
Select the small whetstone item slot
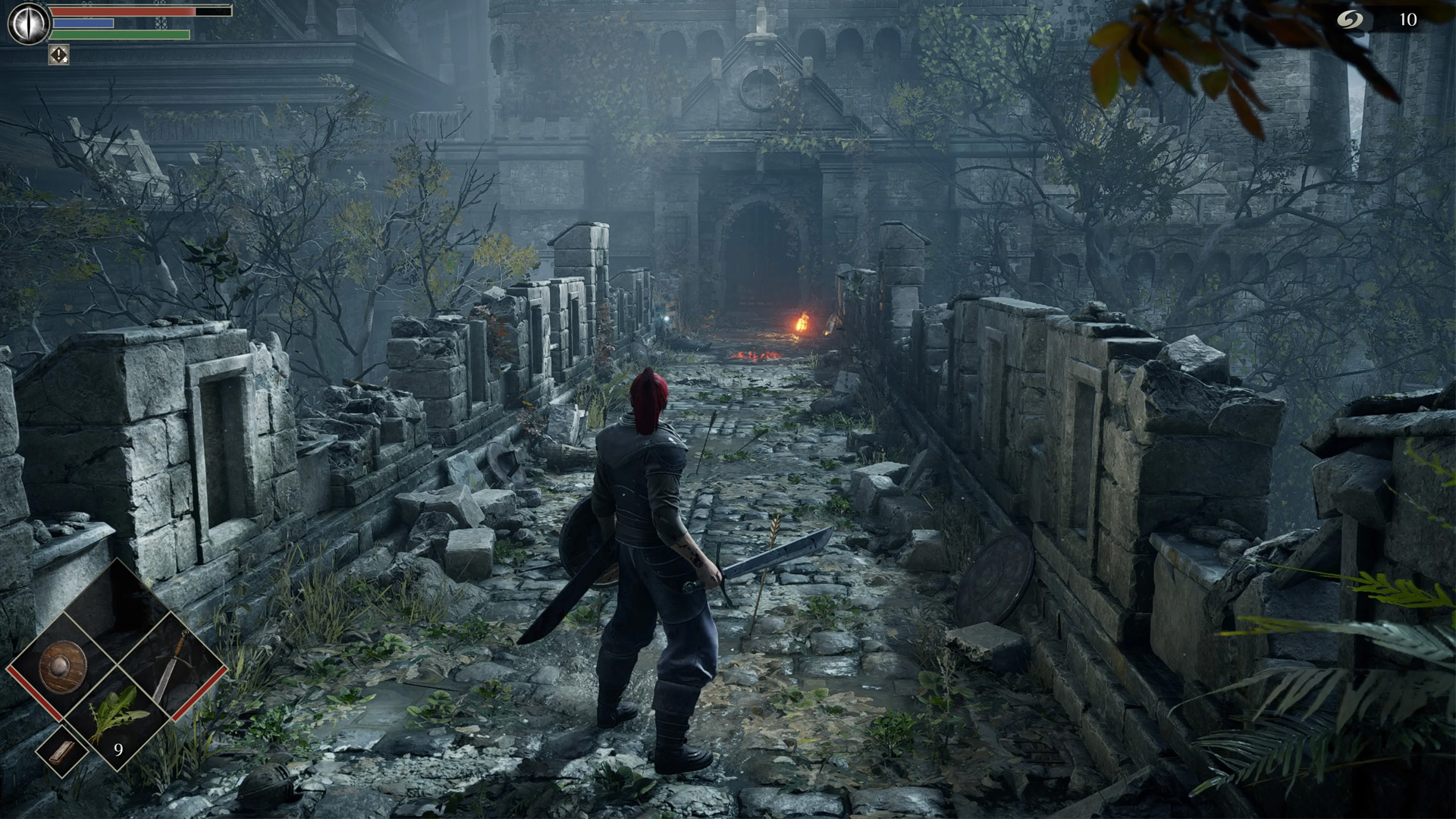[x=62, y=751]
